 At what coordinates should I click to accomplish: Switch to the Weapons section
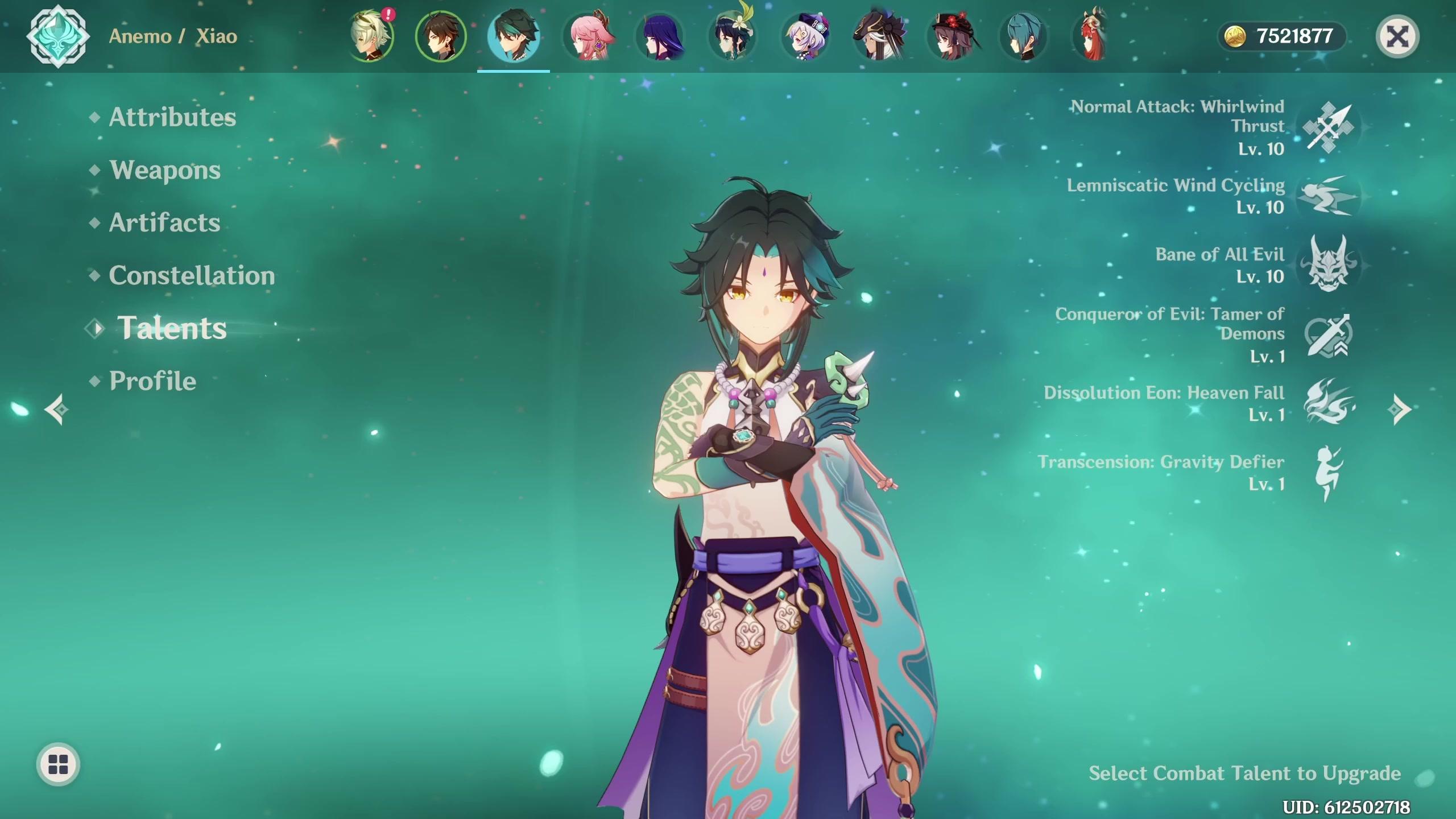(165, 170)
